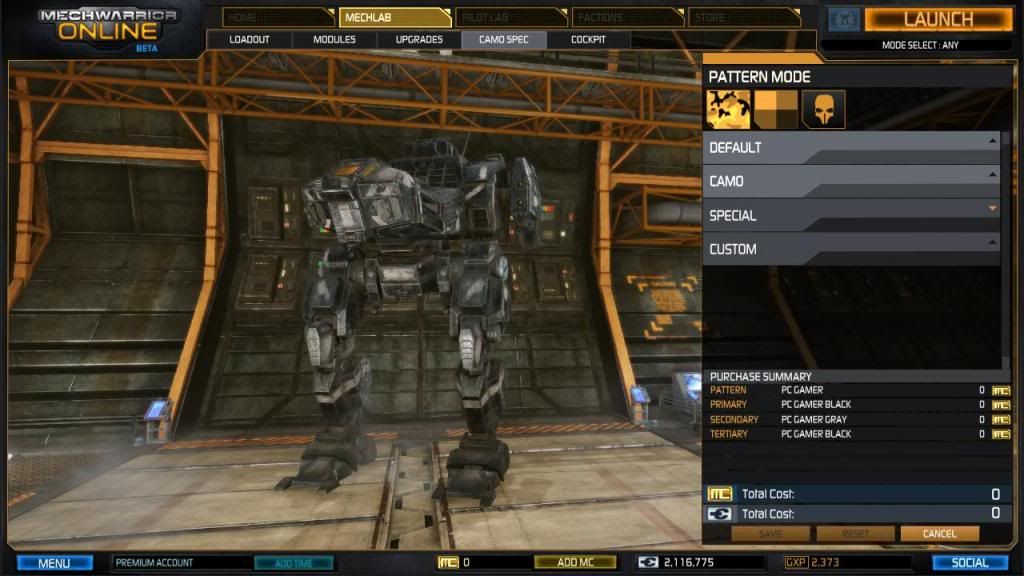
Task: Select the Loadout sub-tab
Action: coord(249,40)
